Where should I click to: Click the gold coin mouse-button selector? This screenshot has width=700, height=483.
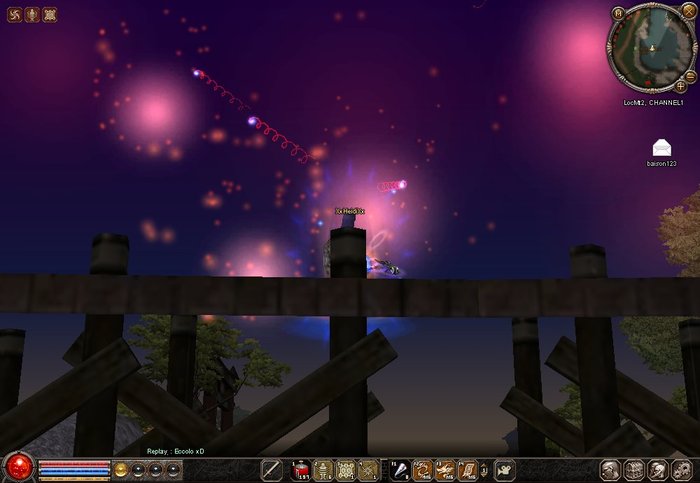121,469
